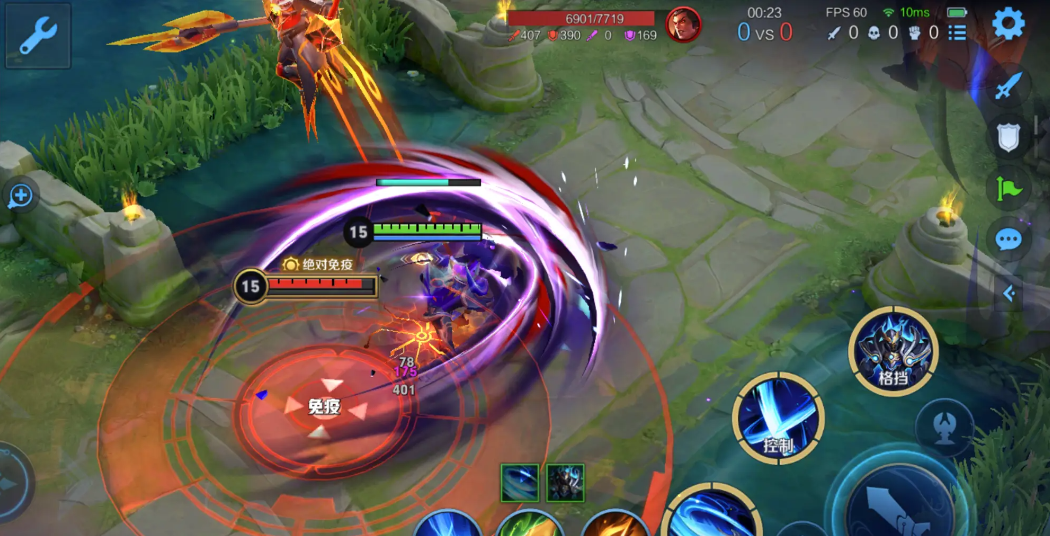Tap the tower-target attack button
1050x536 pixels.
pos(944,428)
